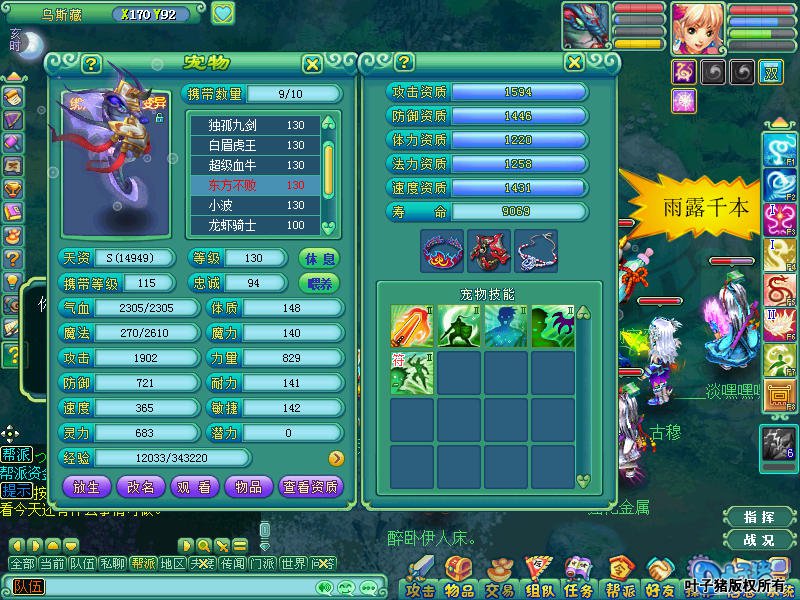Feed the pet with 喂养 button
This screenshot has height=600, width=800.
click(319, 283)
